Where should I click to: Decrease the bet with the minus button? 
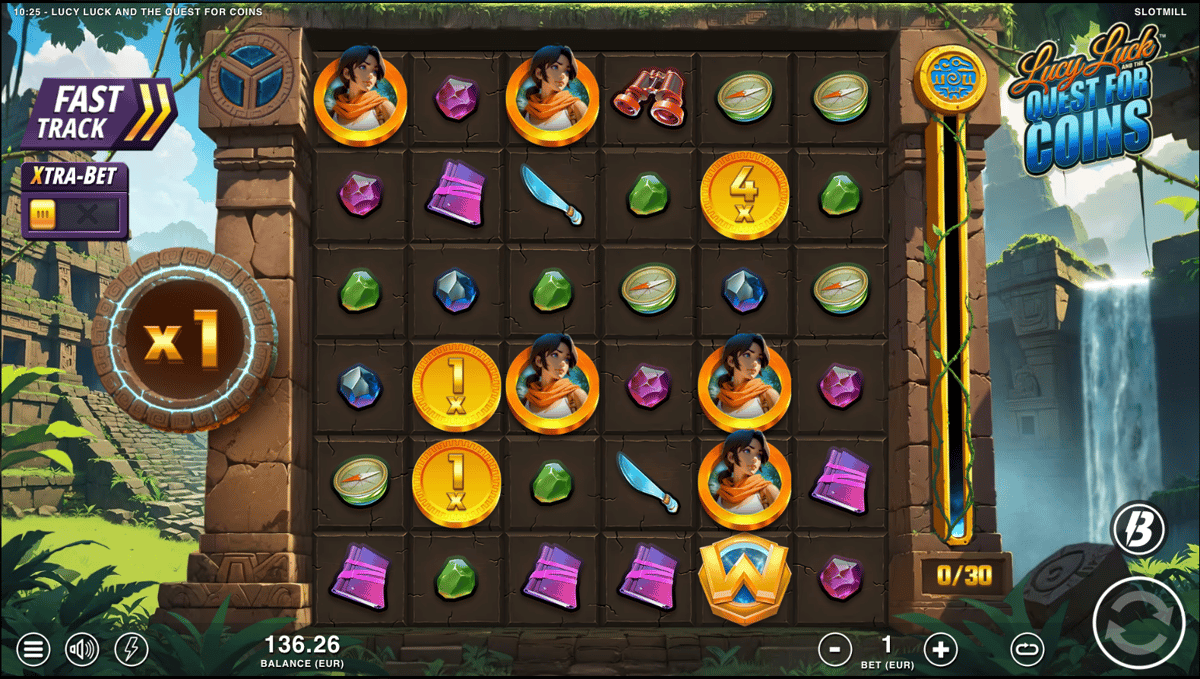point(834,650)
